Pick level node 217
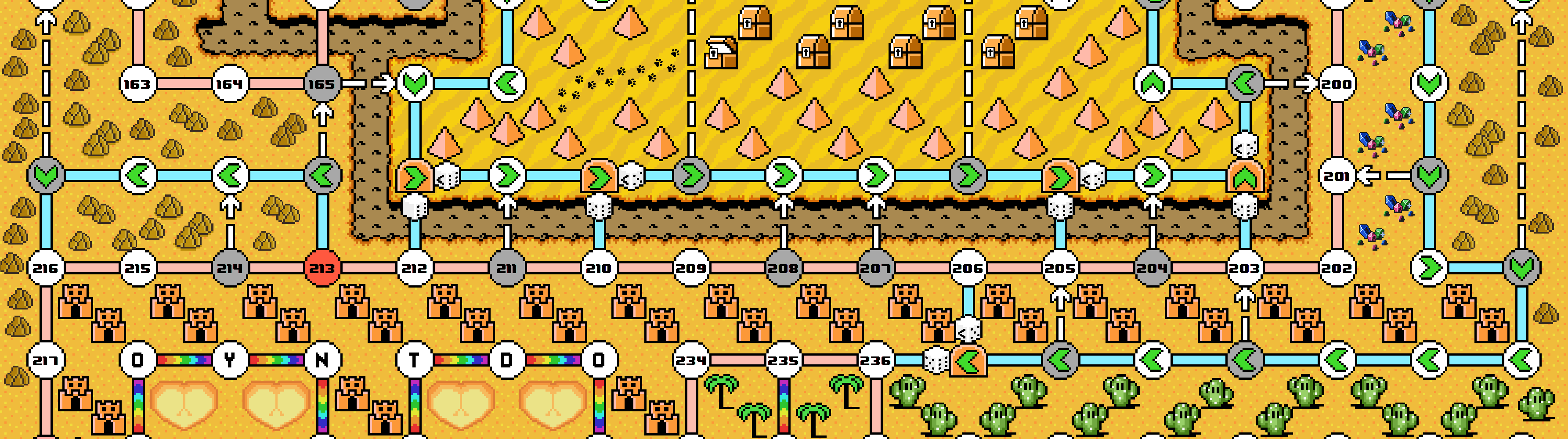The image size is (1568, 439). pos(46,360)
